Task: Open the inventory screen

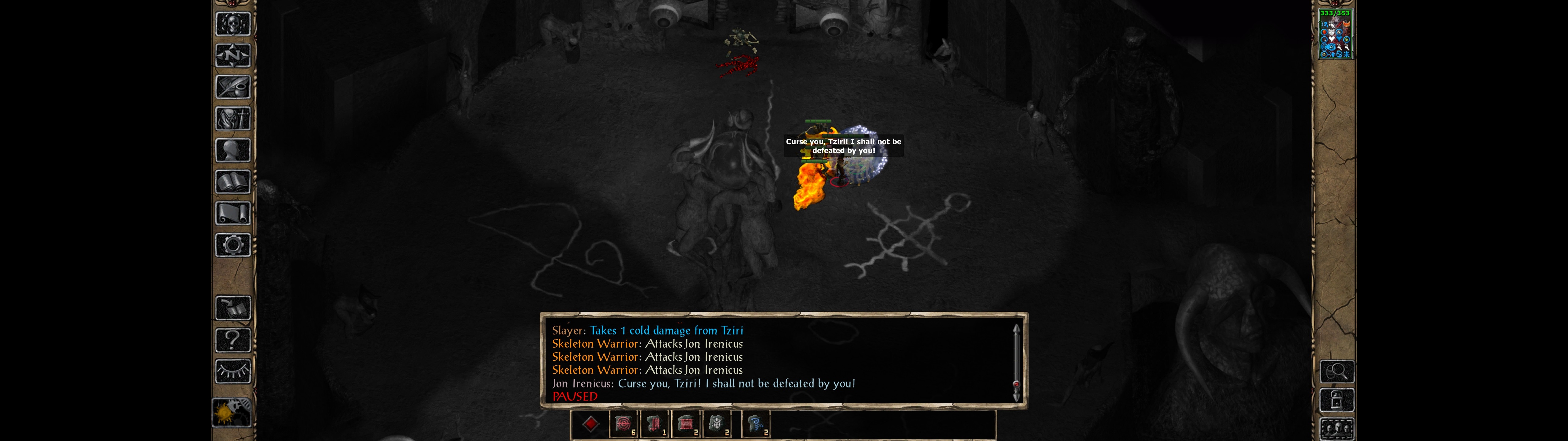Action: 232,118
